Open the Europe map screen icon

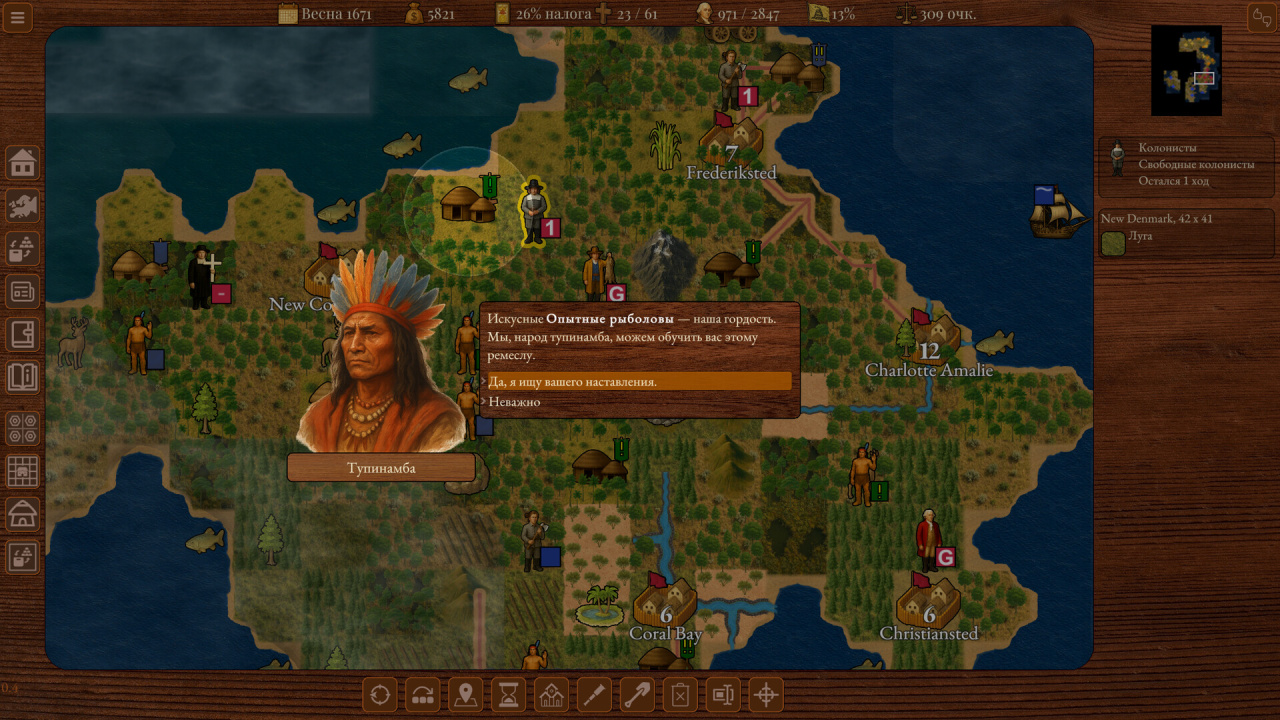23,205
